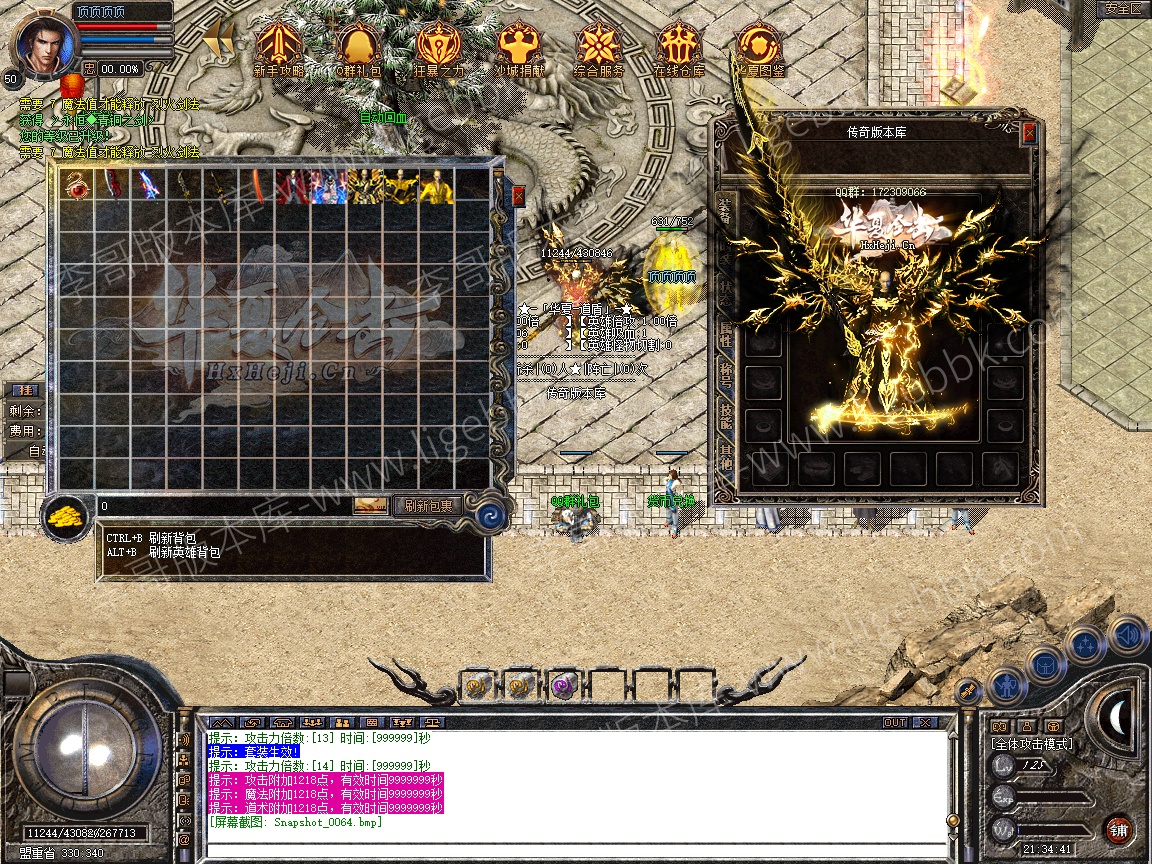Click the gold ingot pile icon
1152x864 pixels.
(67, 515)
